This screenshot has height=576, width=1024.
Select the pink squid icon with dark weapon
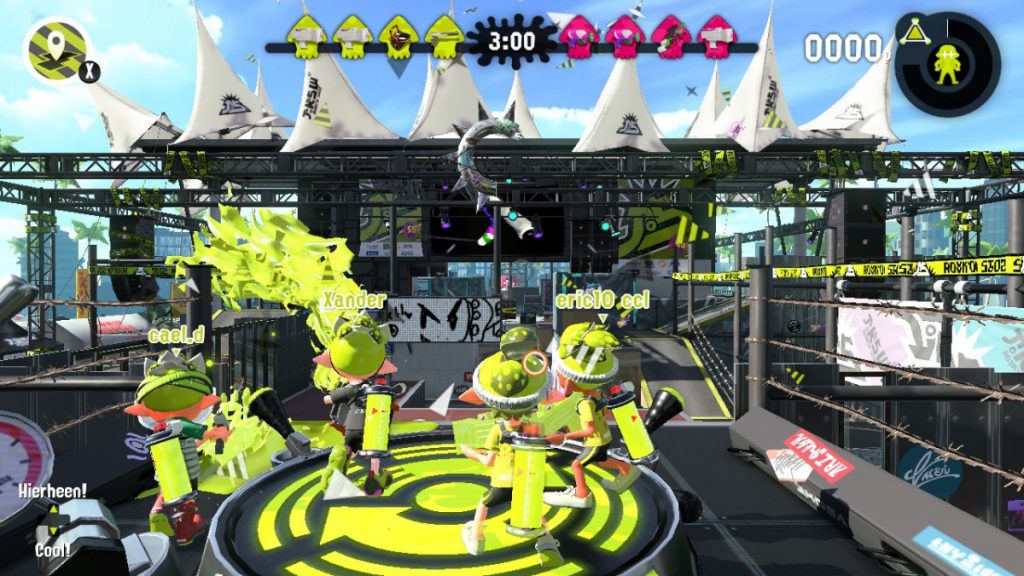[669, 38]
